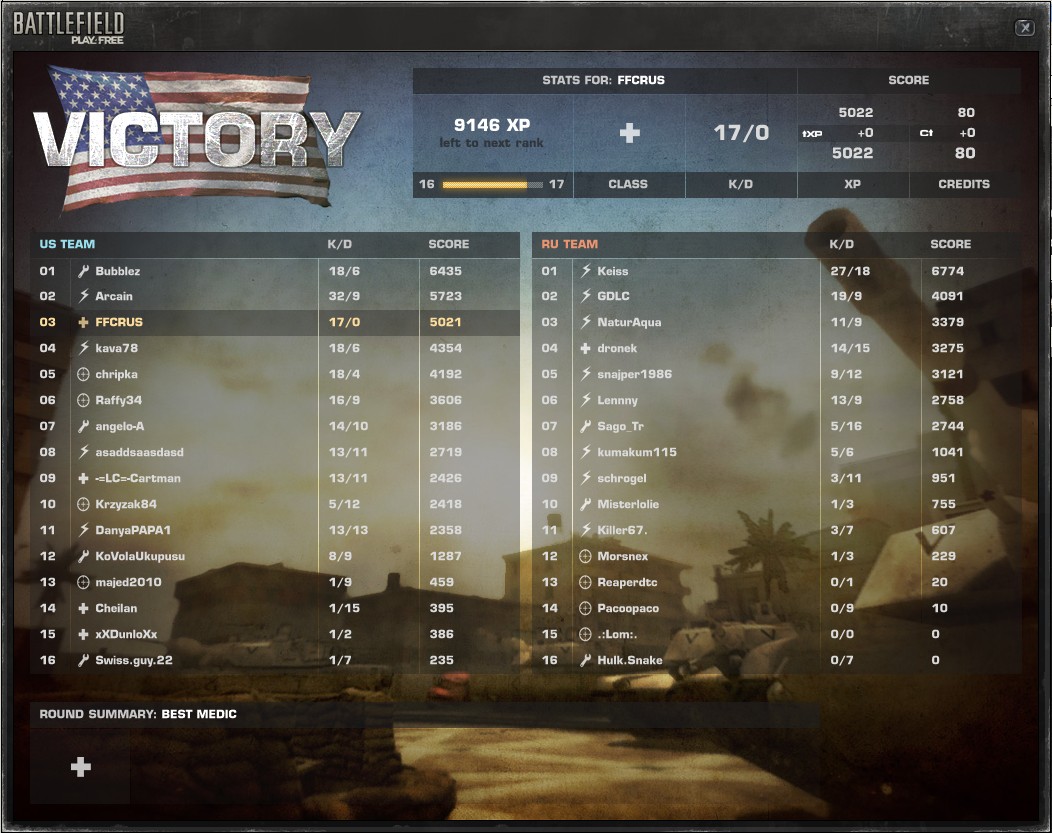Click the Best Medic round summary badge
This screenshot has width=1052, height=833.
click(x=81, y=766)
